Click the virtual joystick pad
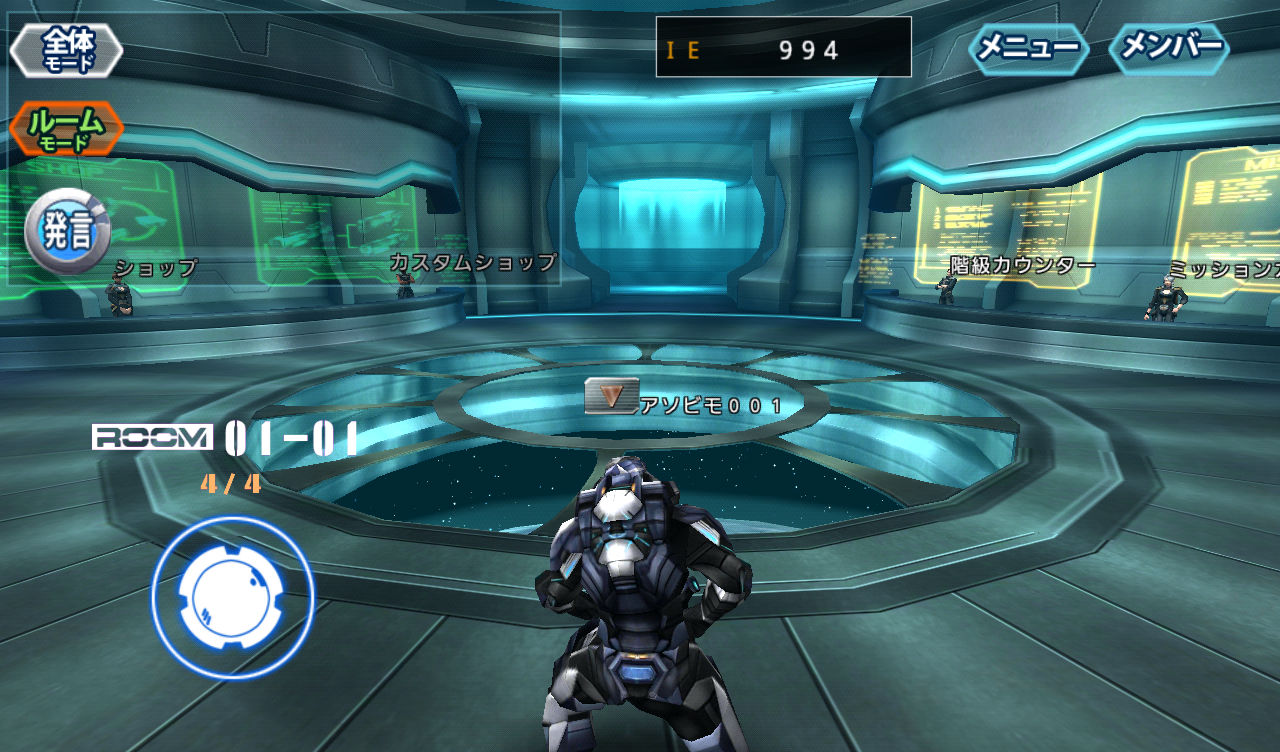The image size is (1280, 752). click(233, 597)
